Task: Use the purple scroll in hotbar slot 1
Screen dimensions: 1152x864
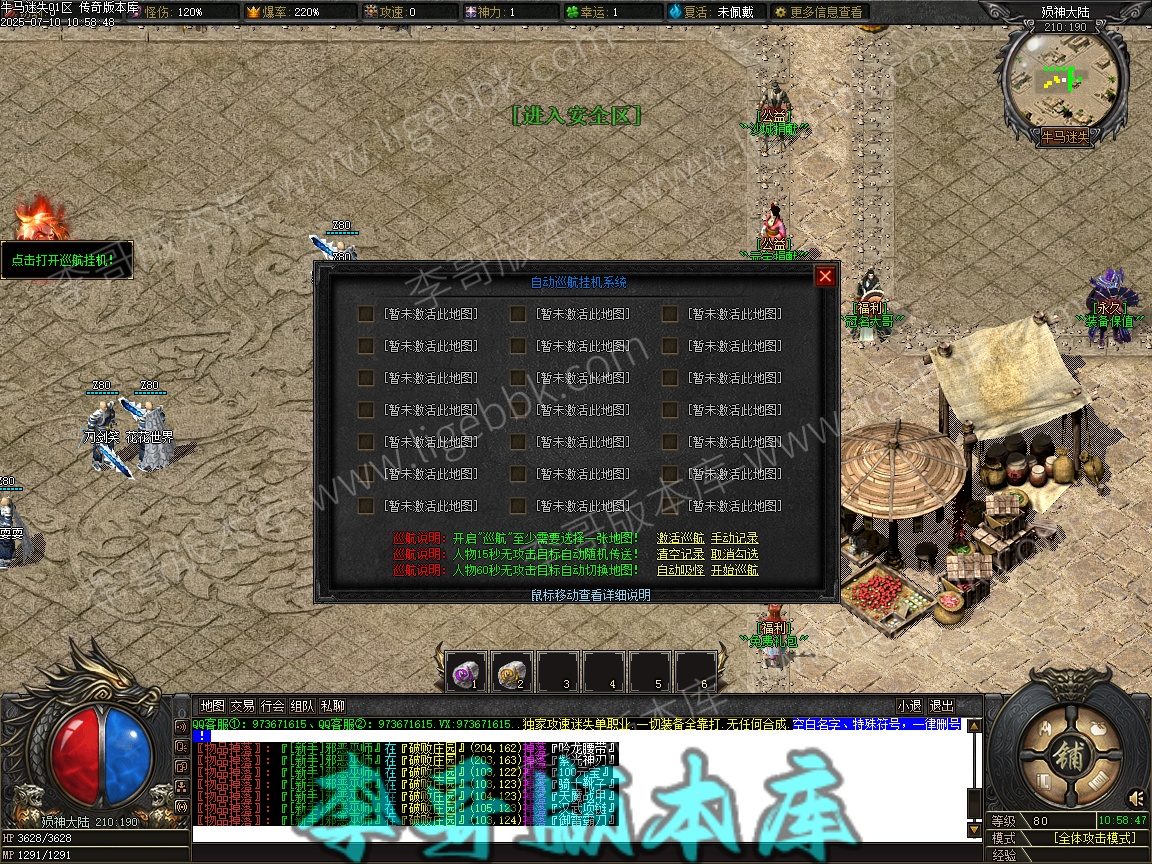Action: [465, 671]
